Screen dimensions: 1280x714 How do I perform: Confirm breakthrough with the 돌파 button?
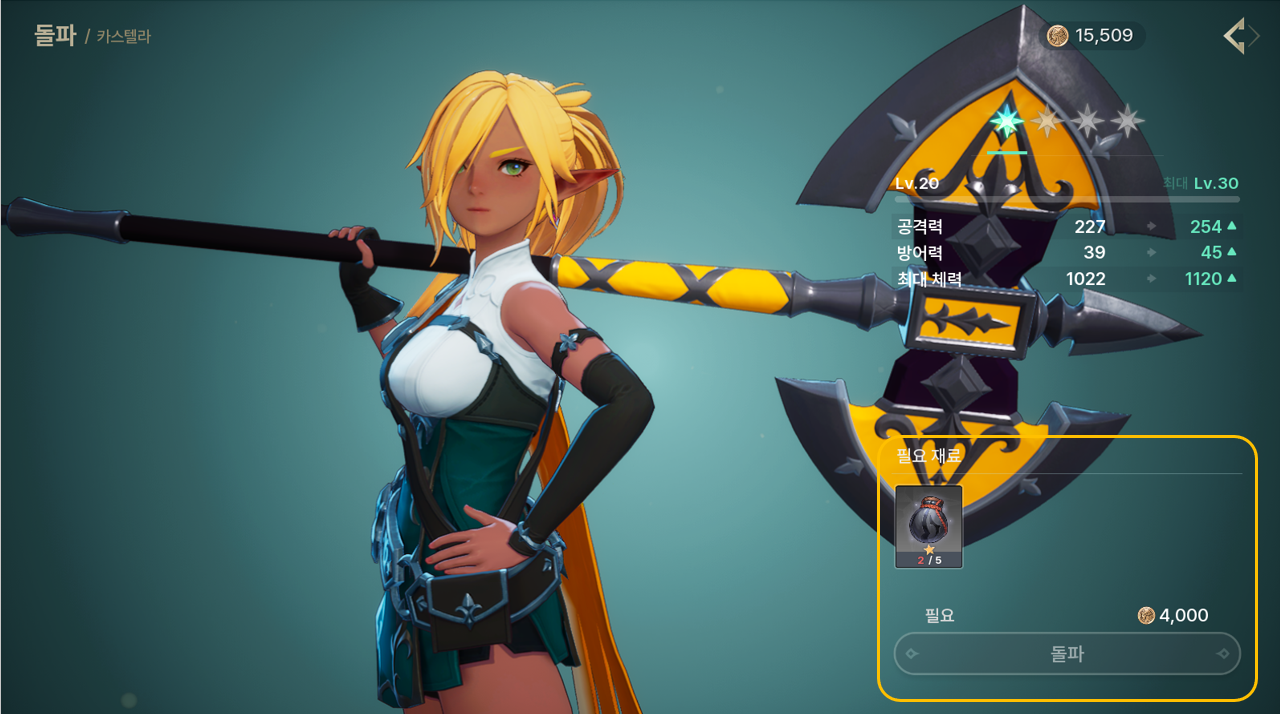(x=1067, y=654)
